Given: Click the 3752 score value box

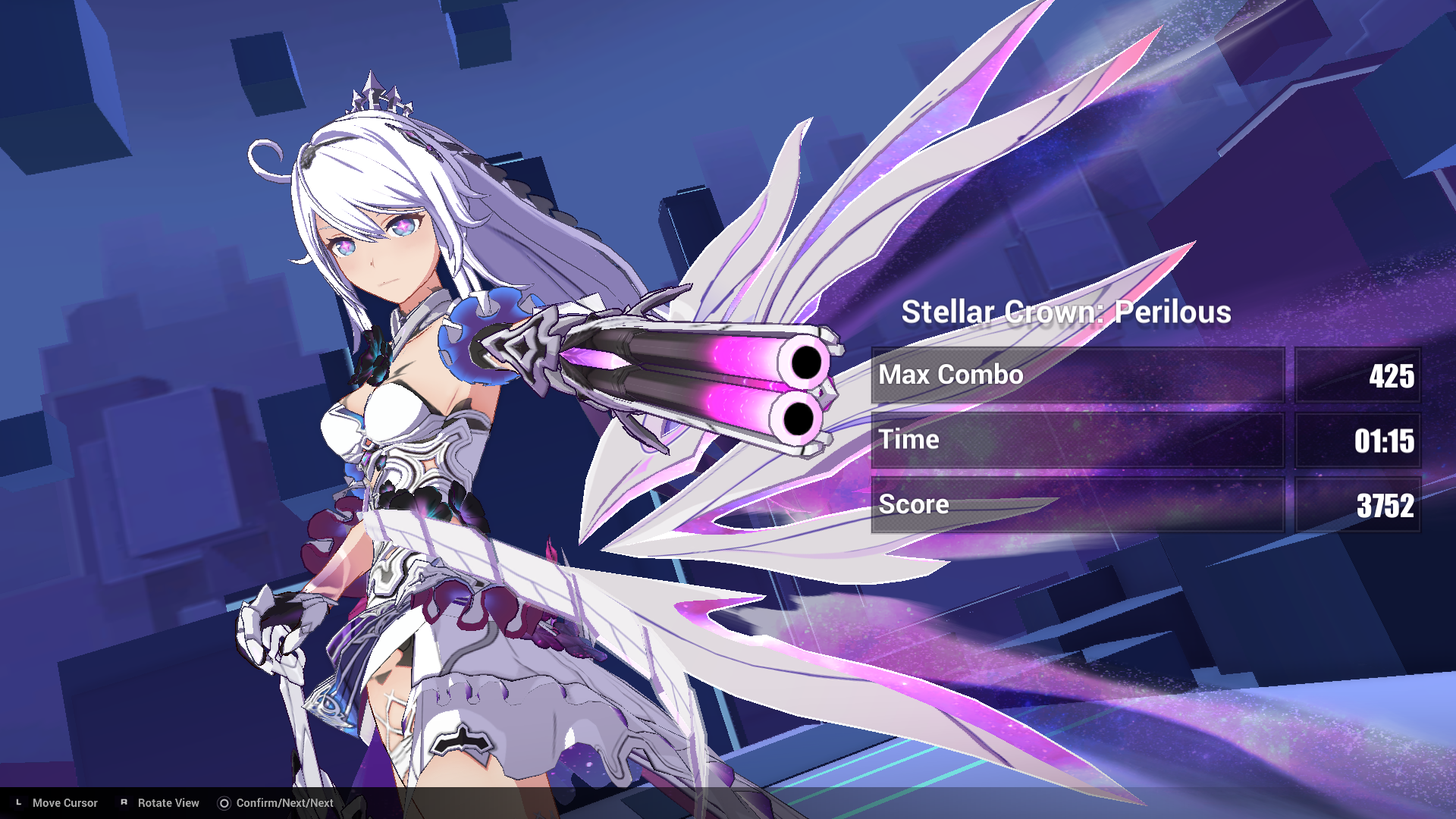Looking at the screenshot, I should pos(1357,505).
